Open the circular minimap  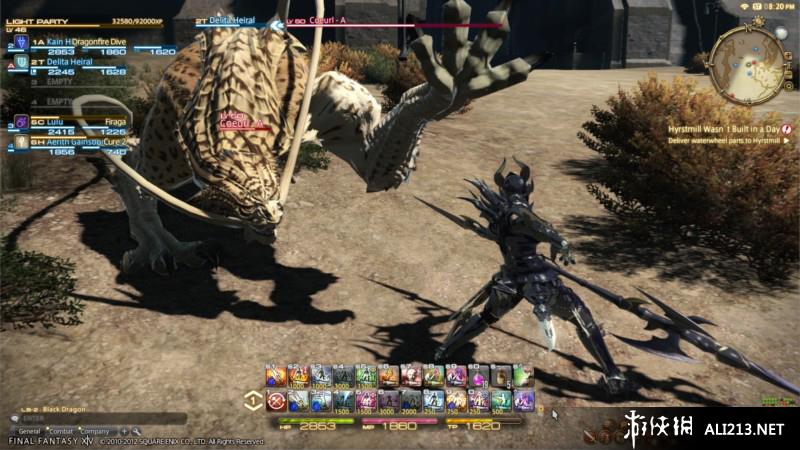coord(746,60)
